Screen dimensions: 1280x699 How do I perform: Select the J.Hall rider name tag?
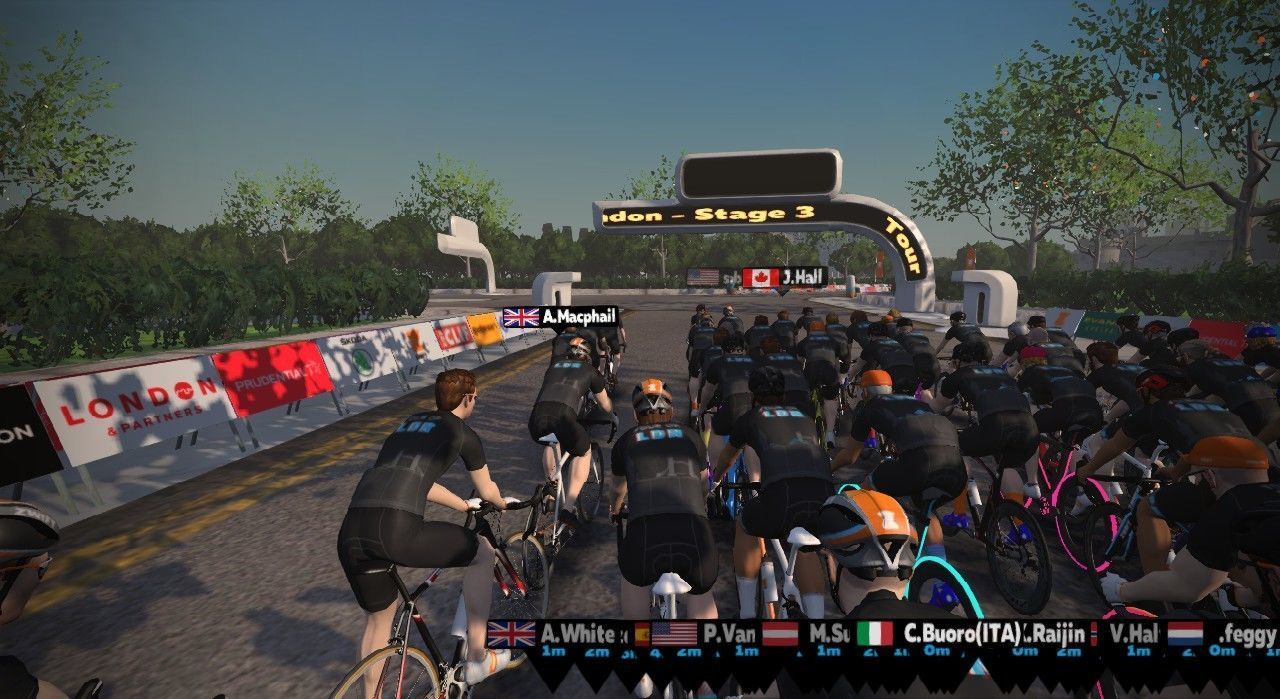click(785, 277)
